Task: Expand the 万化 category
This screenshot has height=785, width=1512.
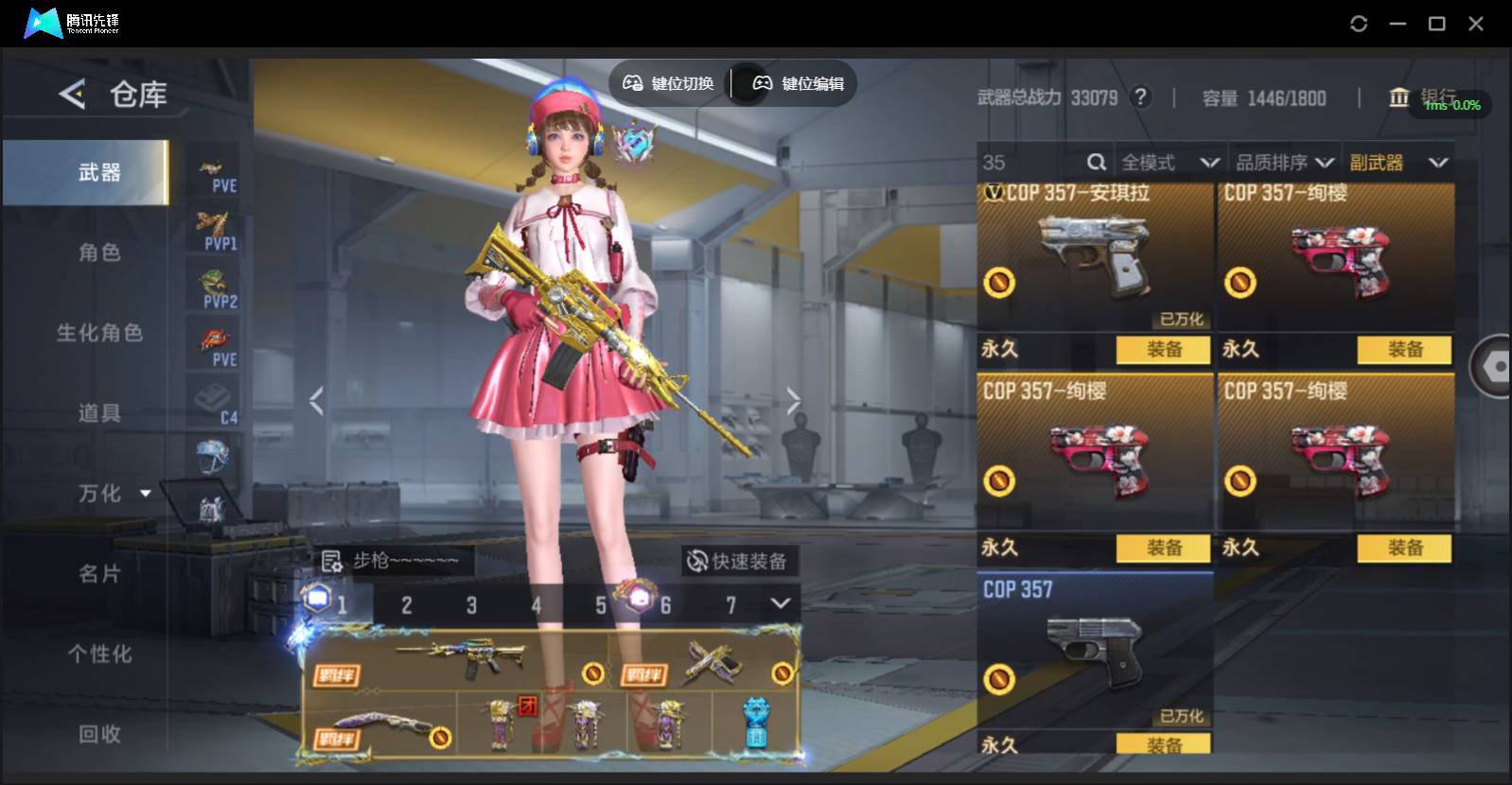Action: [114, 494]
